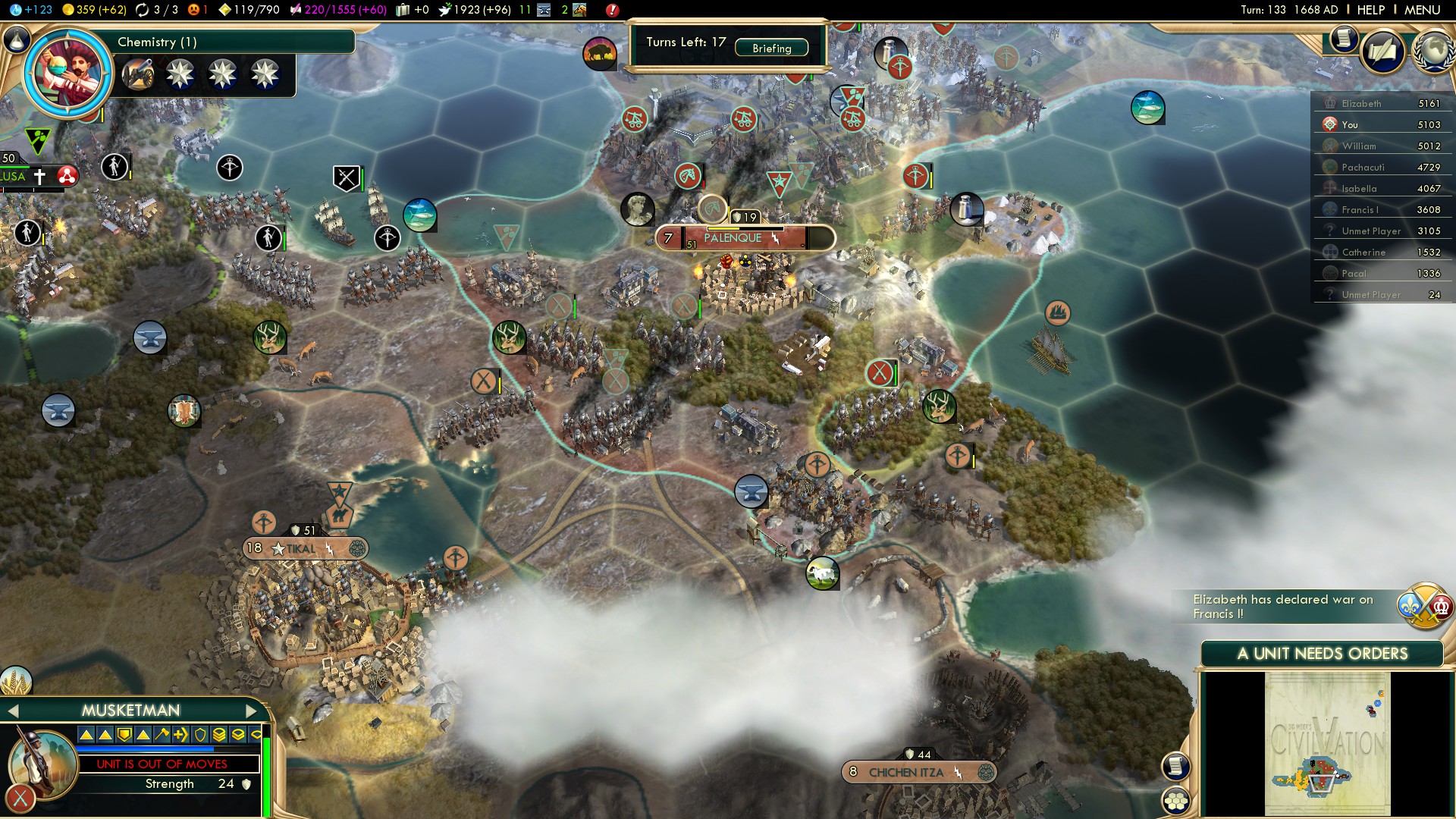1456x819 pixels.
Task: Select the next unit arrow beside Musketman
Action: [x=252, y=711]
